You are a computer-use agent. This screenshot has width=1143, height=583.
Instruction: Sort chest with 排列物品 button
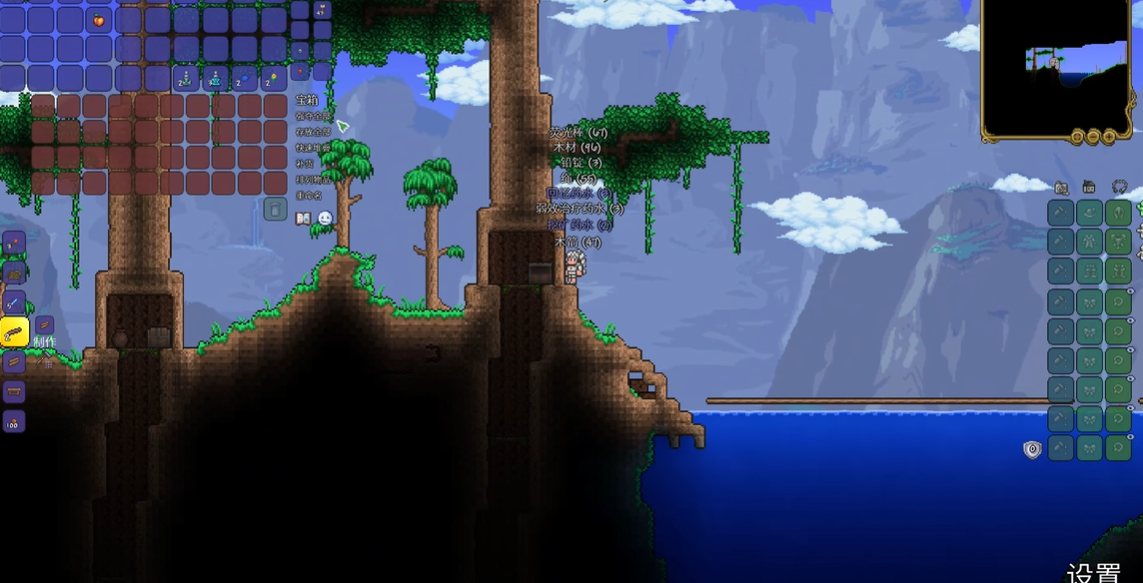(x=313, y=180)
